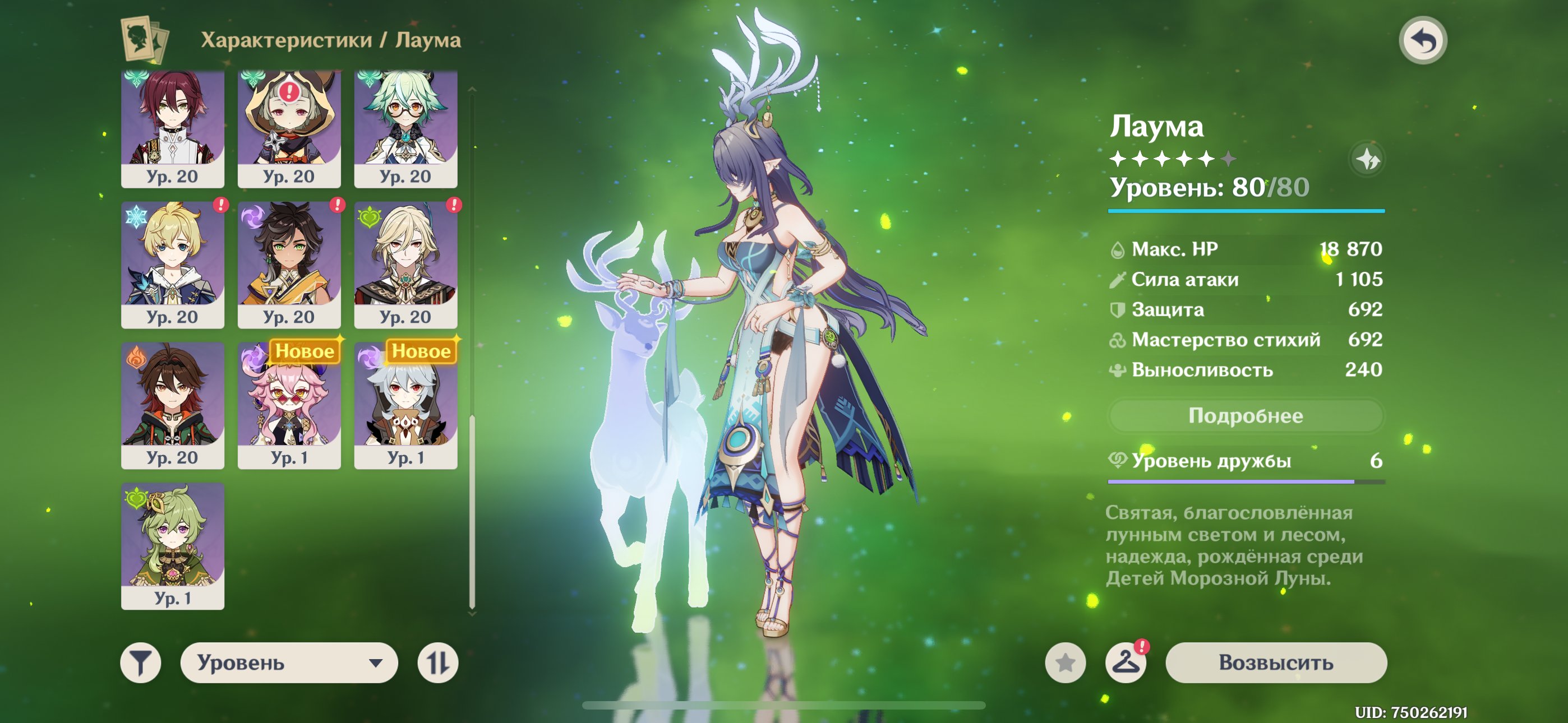Pick the blond Cryo character portrait
This screenshot has height=723, width=1568.
(173, 265)
